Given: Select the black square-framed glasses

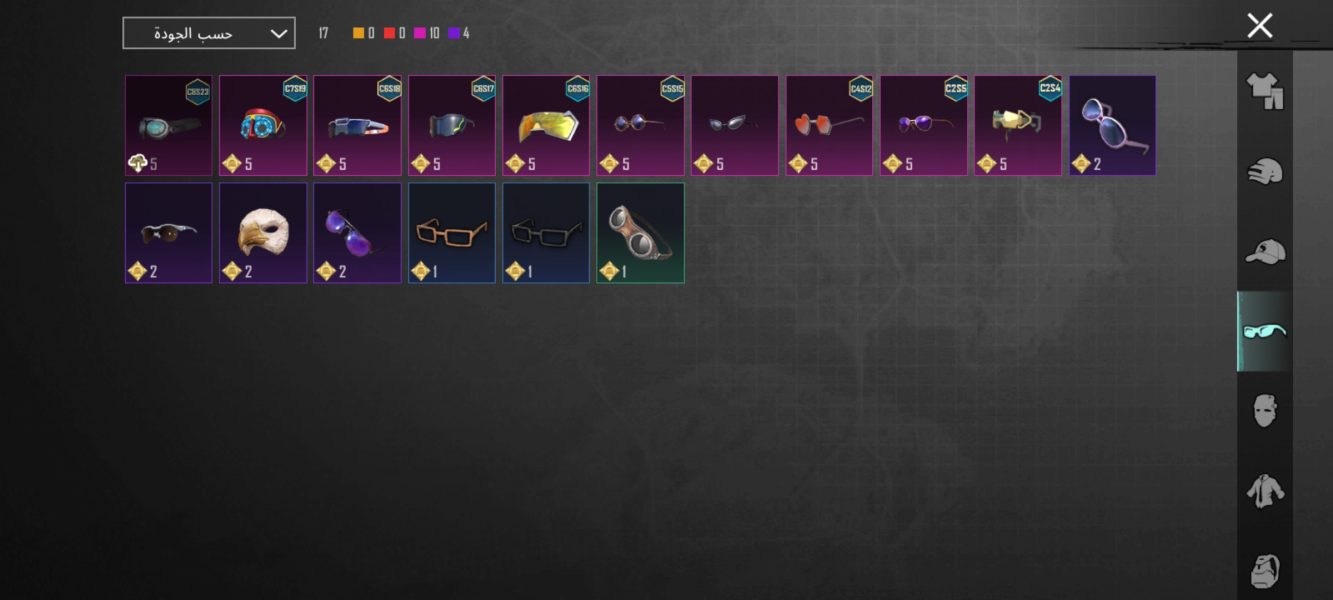Looking at the screenshot, I should click(546, 233).
